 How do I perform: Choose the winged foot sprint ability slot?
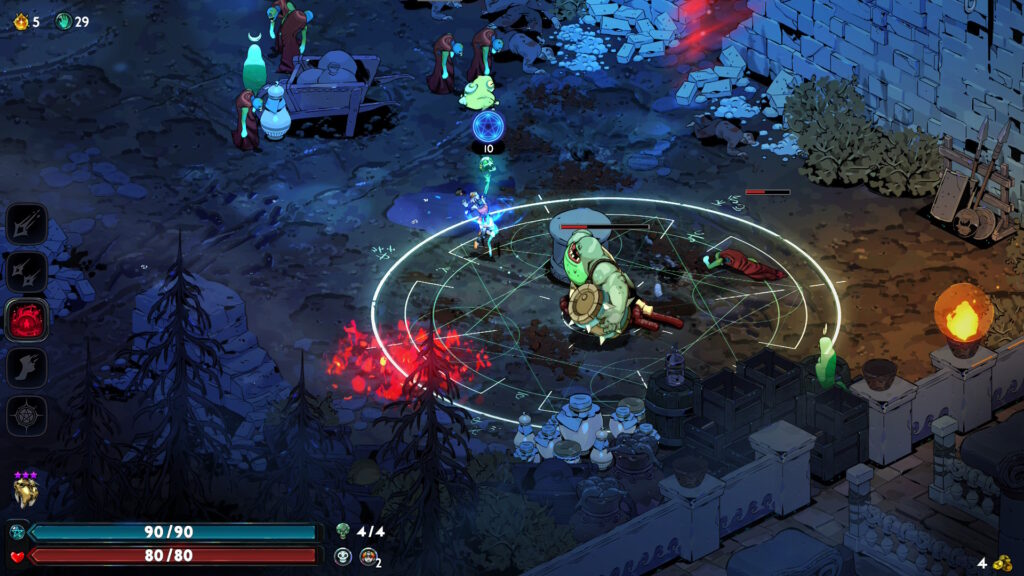coord(27,367)
